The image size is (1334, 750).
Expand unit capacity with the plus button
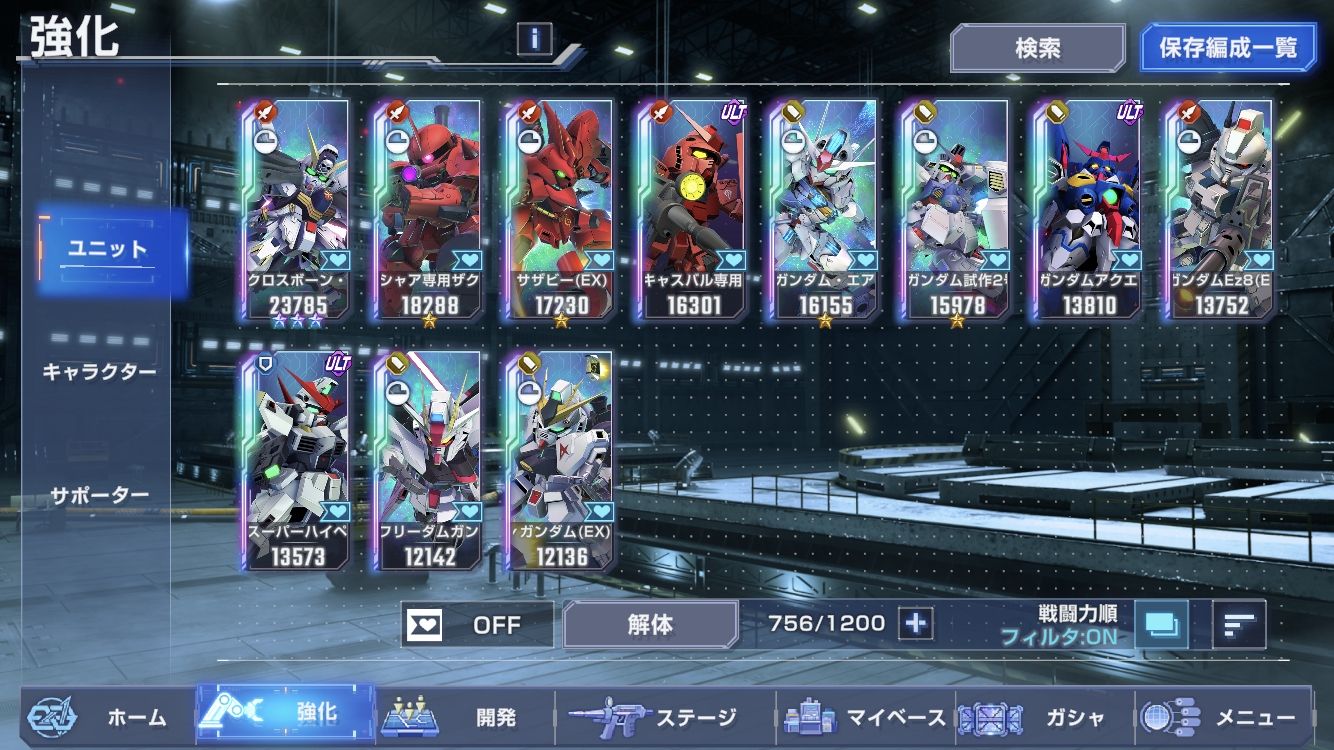tap(915, 624)
